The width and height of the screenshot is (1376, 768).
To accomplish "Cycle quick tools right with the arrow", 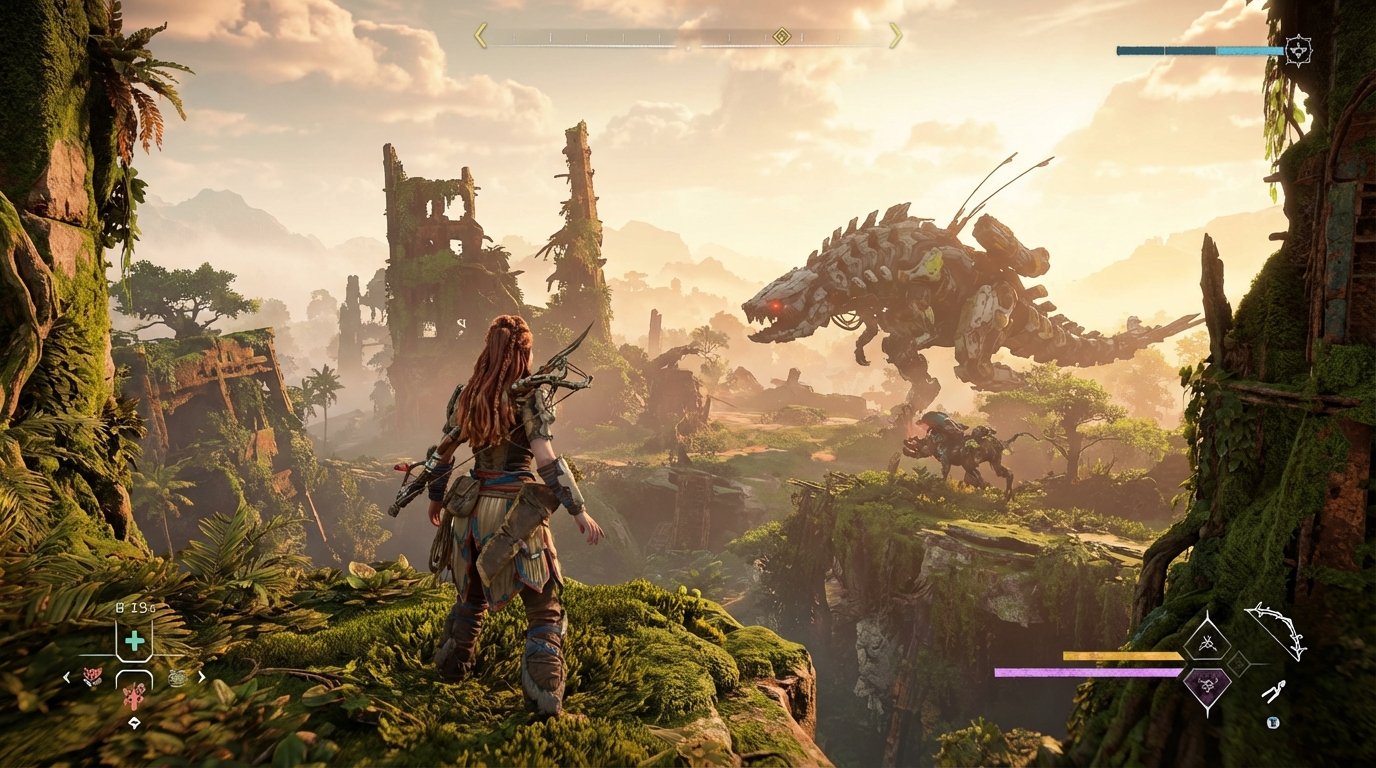I will [202, 677].
